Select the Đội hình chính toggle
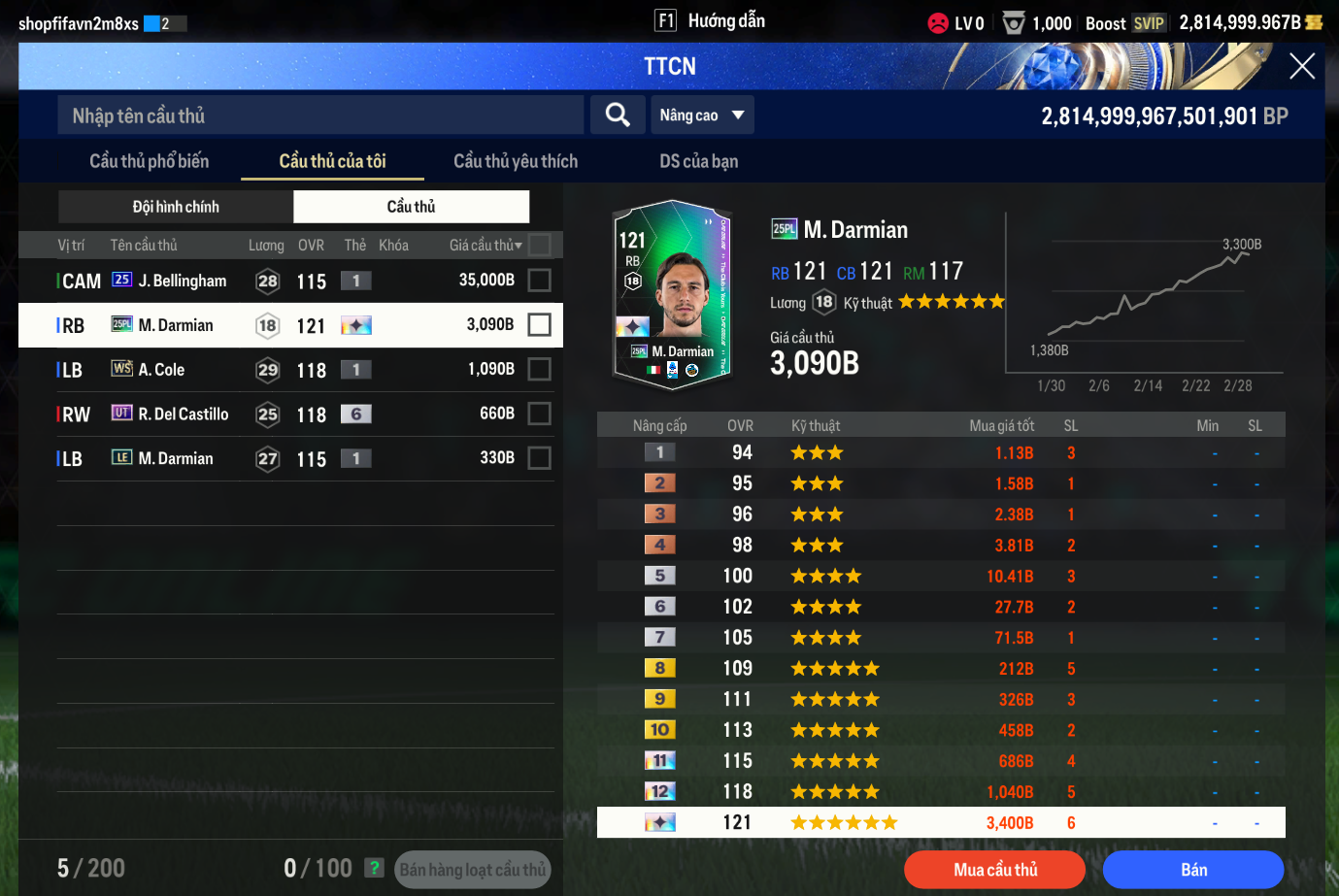The width and height of the screenshot is (1339, 896). tap(176, 207)
